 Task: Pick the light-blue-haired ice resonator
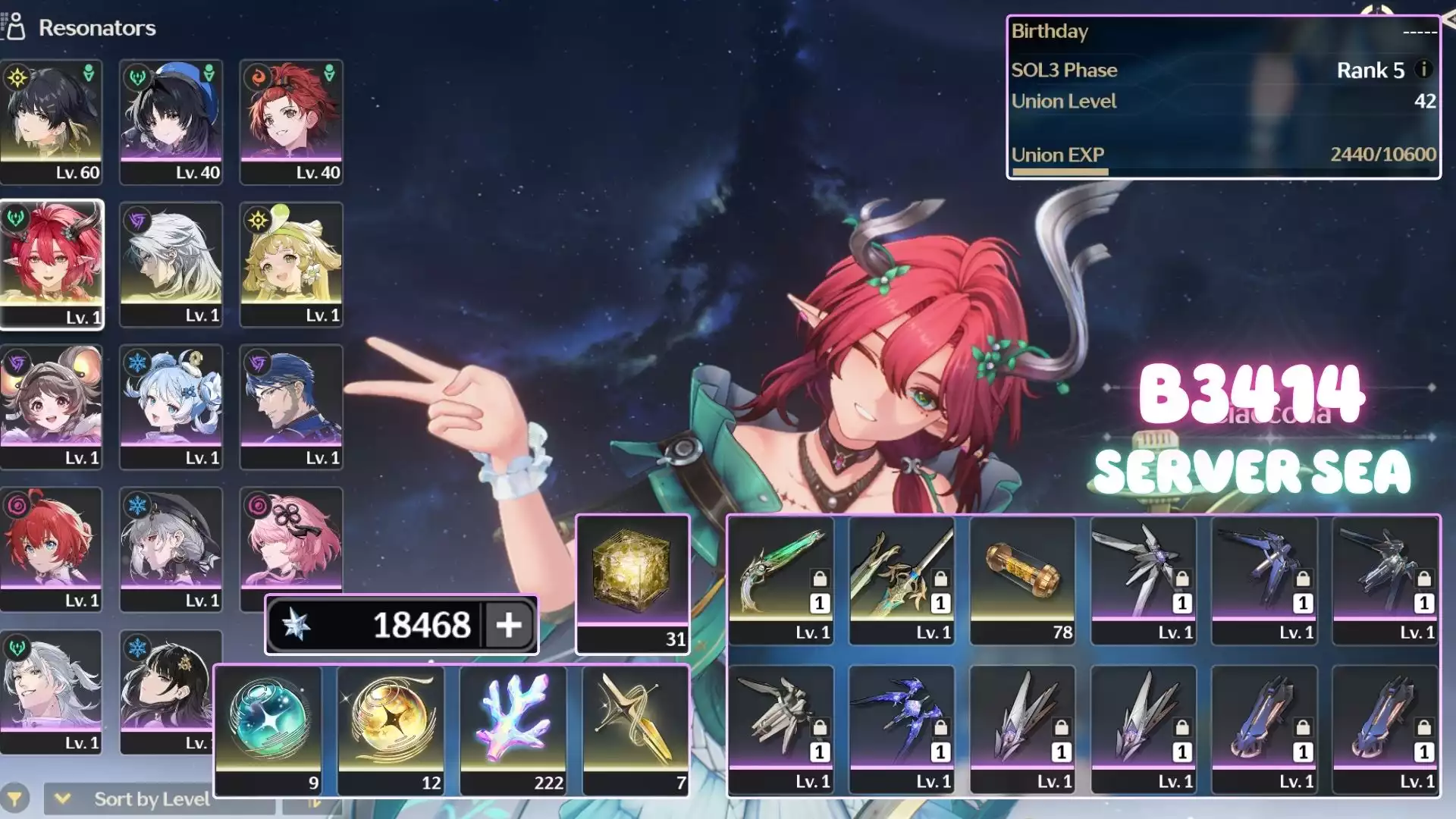171,406
